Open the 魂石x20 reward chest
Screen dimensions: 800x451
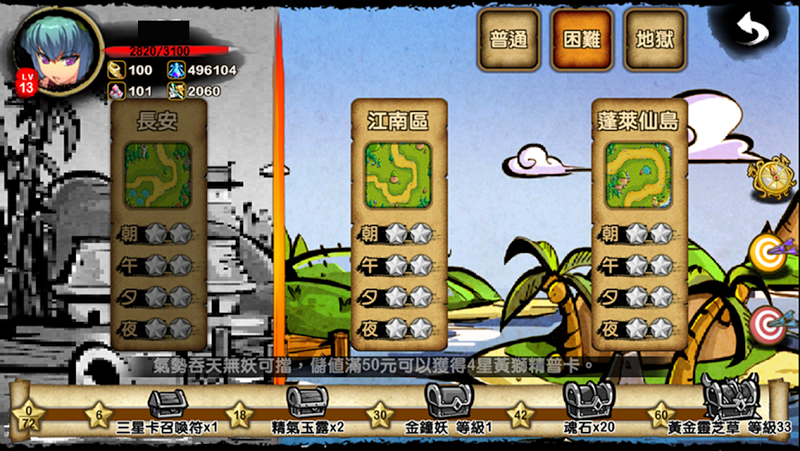[583, 403]
